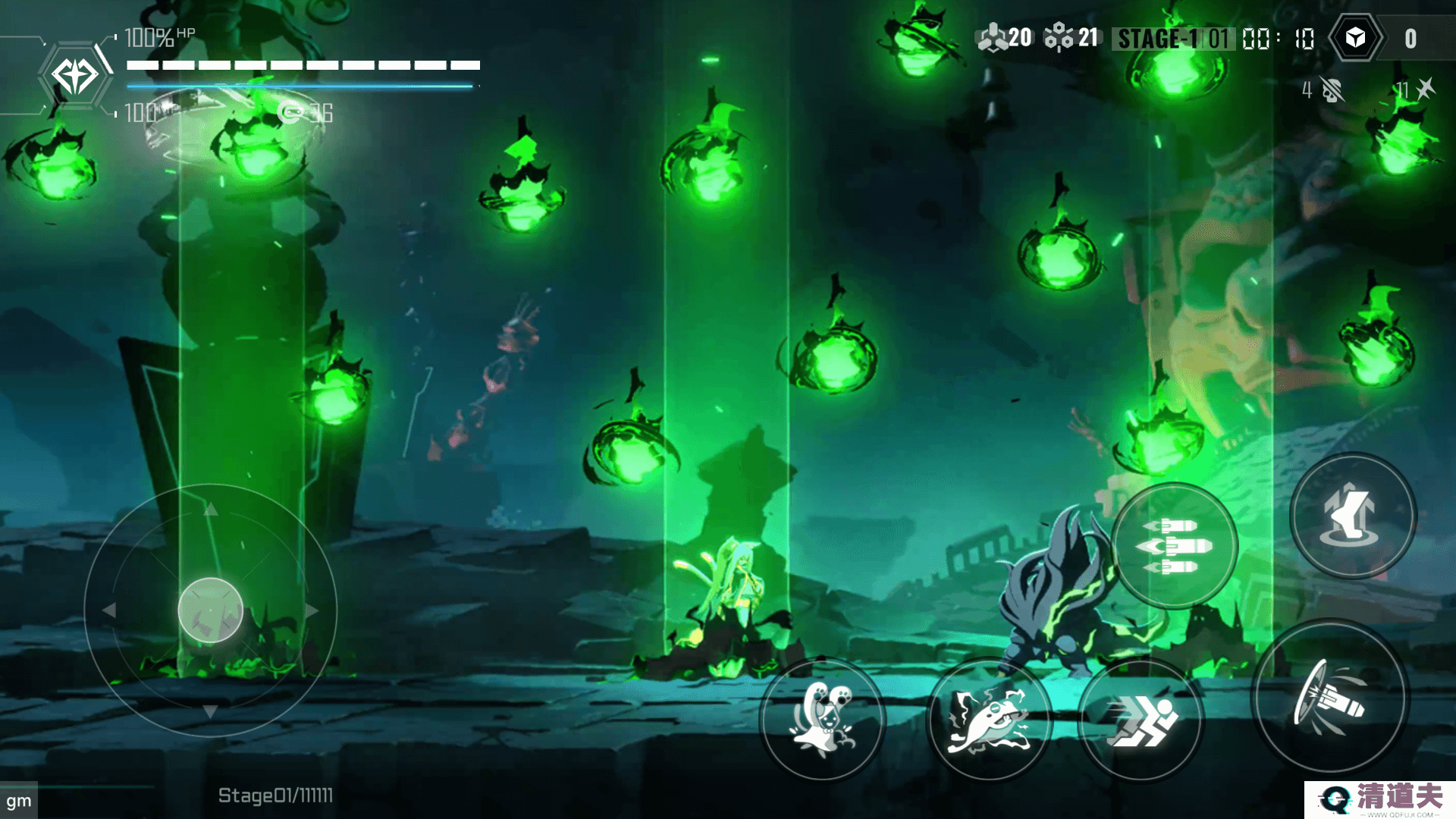Fire the triple missile skill button
This screenshot has height=819, width=1456.
point(1174,546)
